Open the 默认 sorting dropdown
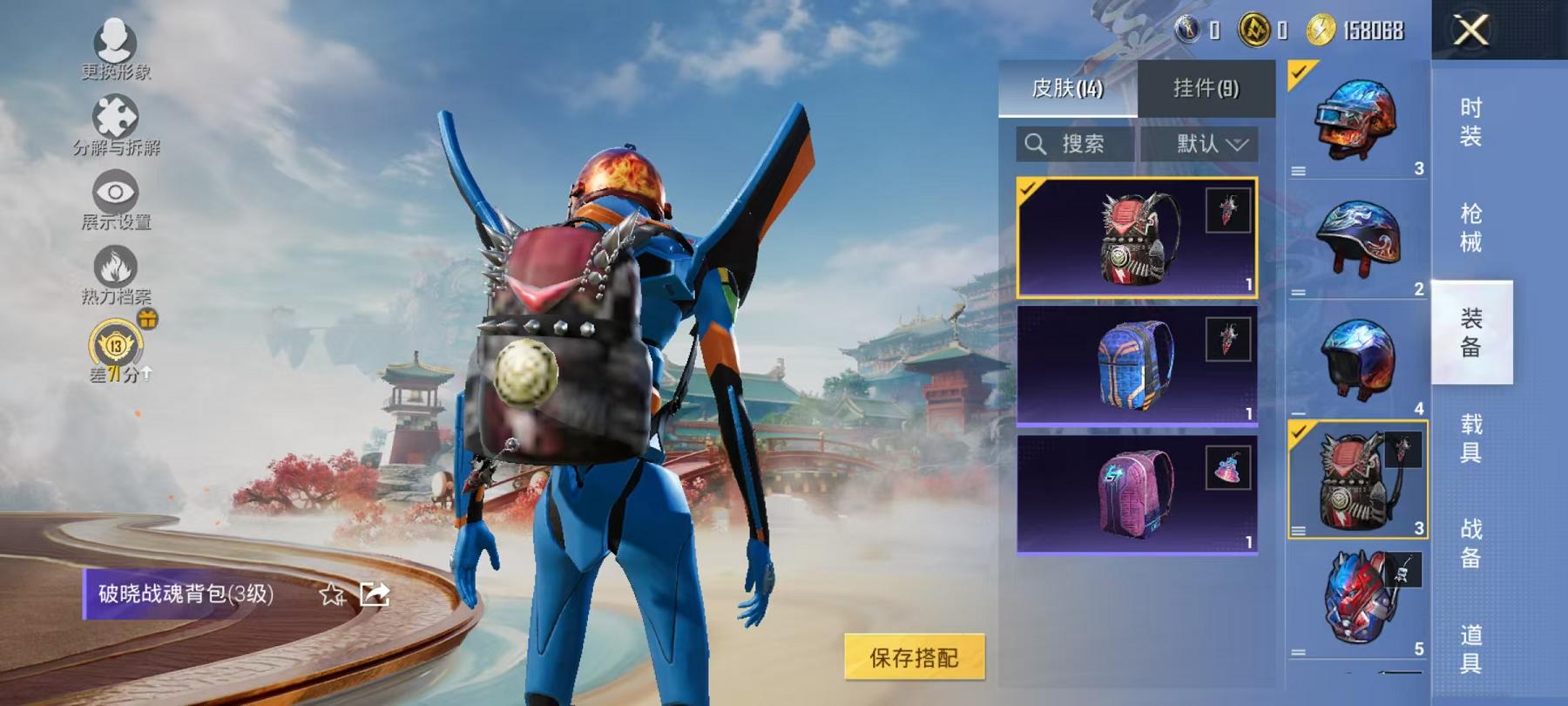Screen dimensions: 1568x706 [x=1210, y=144]
